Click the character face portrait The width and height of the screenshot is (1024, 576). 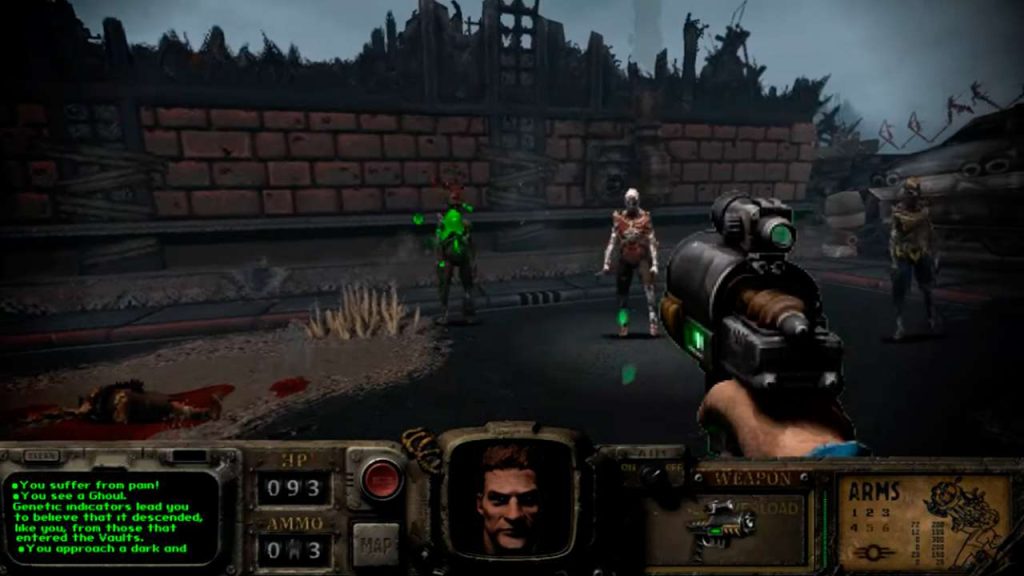pos(508,495)
